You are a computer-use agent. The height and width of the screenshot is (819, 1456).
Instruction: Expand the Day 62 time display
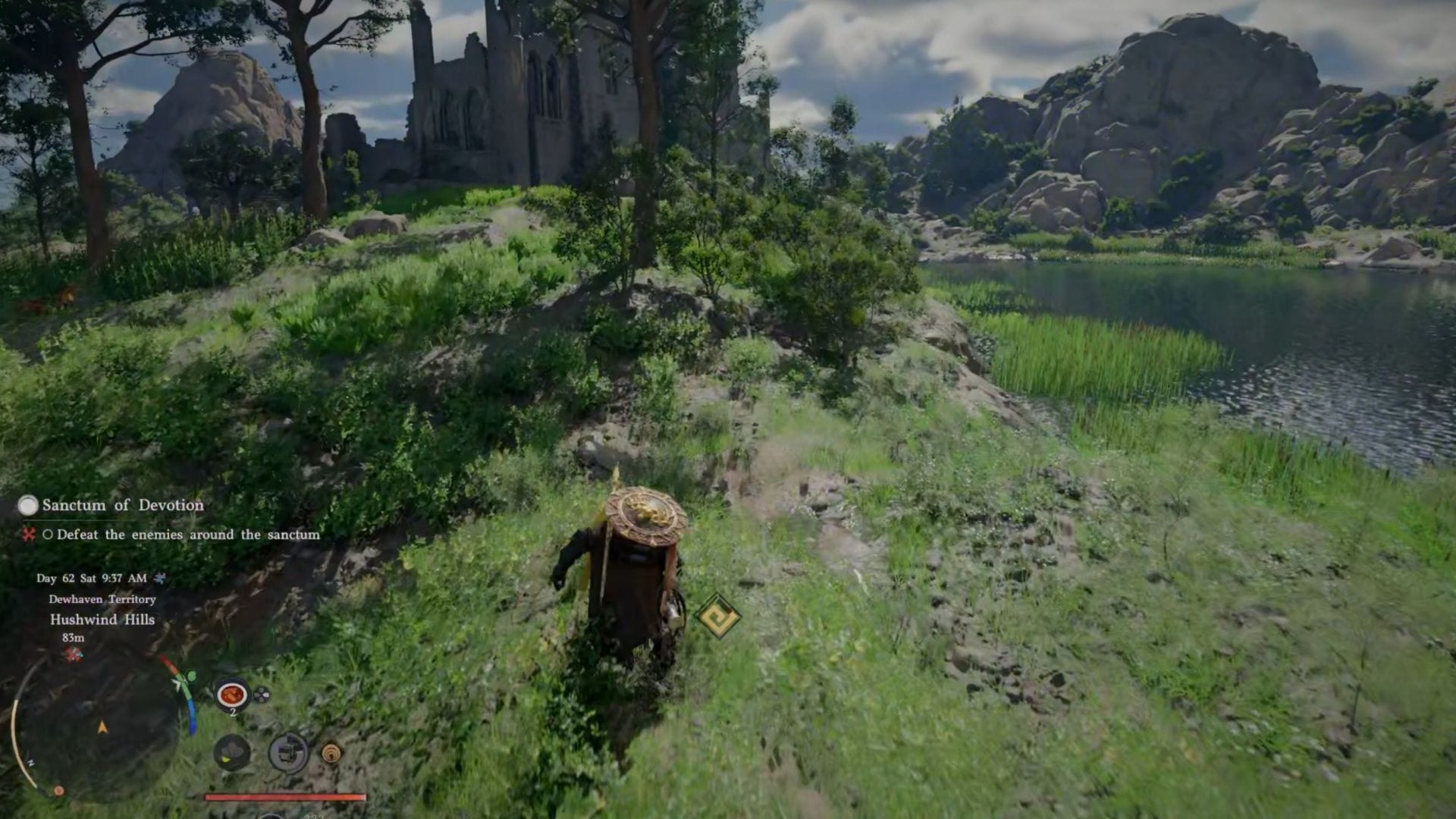tap(90, 577)
